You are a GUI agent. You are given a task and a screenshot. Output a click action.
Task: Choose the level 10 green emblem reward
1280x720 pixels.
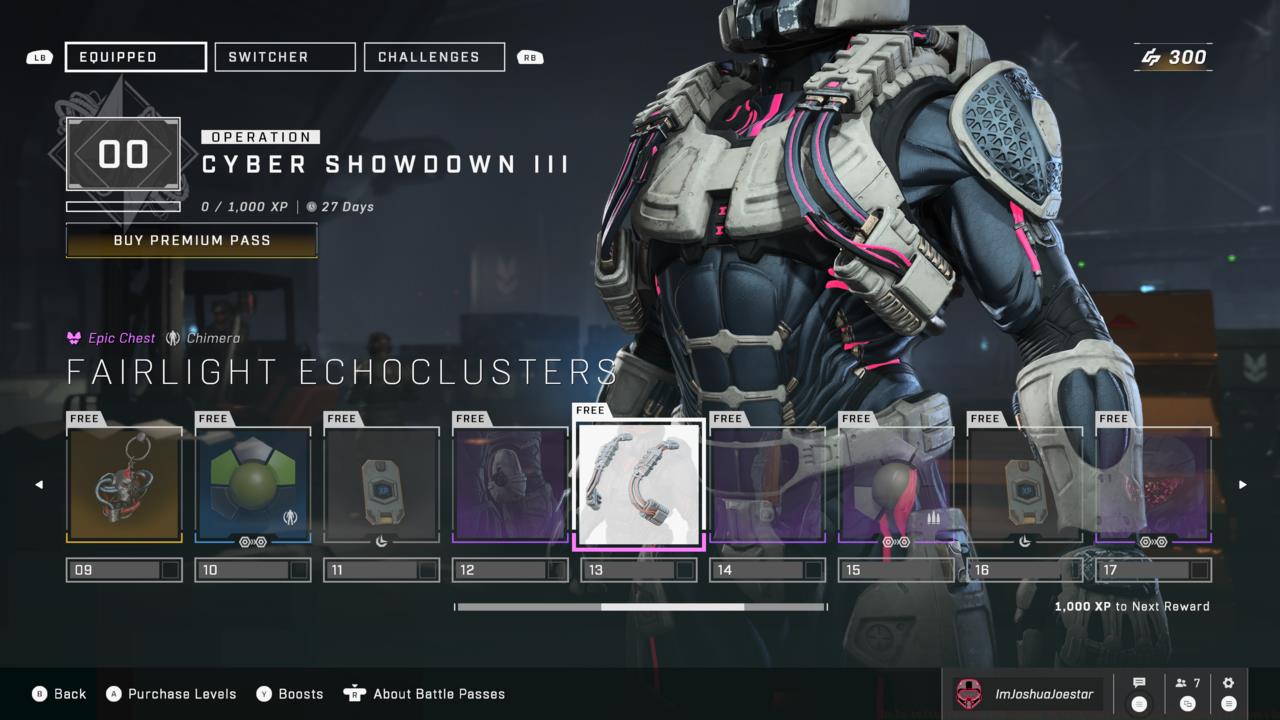click(x=253, y=485)
